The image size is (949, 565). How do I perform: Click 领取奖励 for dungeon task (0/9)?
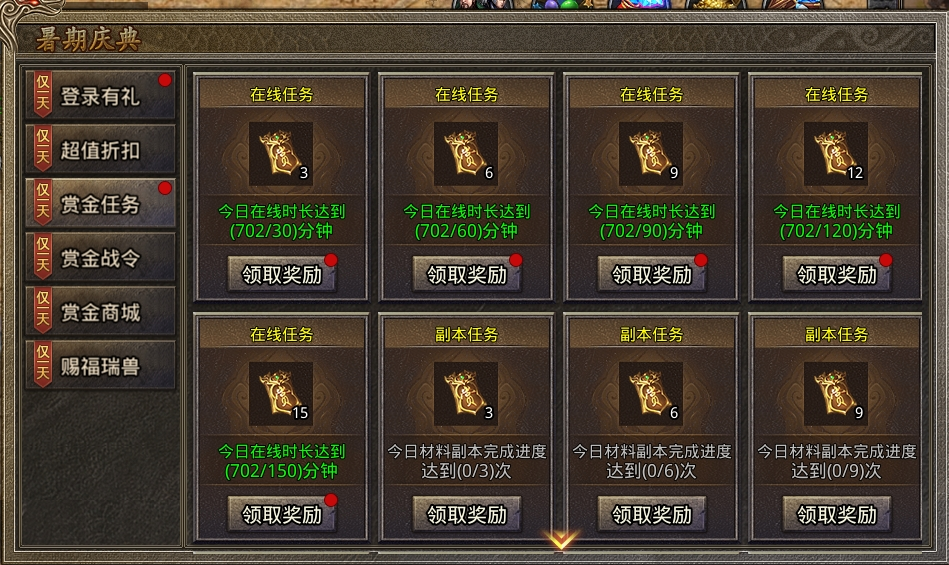(x=837, y=514)
